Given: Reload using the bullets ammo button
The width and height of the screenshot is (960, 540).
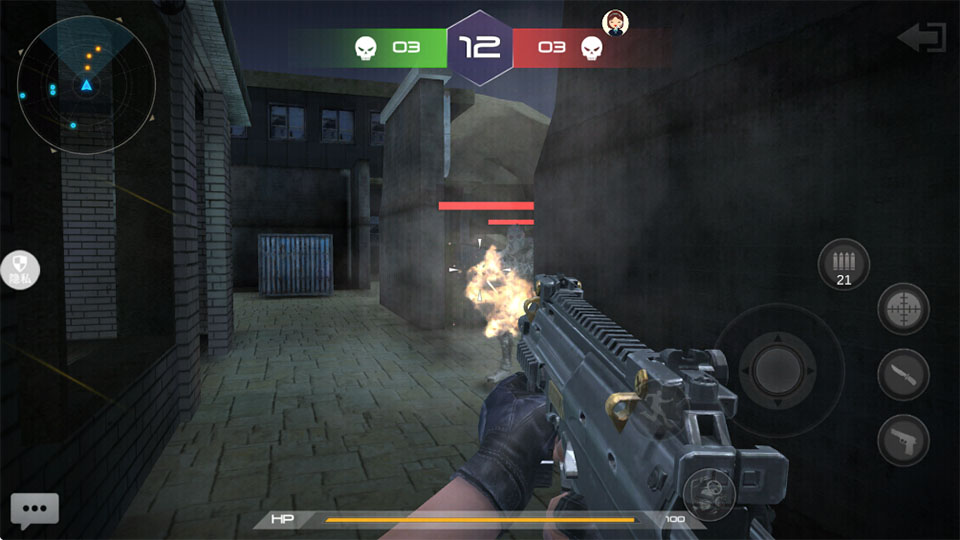Looking at the screenshot, I should point(843,265).
